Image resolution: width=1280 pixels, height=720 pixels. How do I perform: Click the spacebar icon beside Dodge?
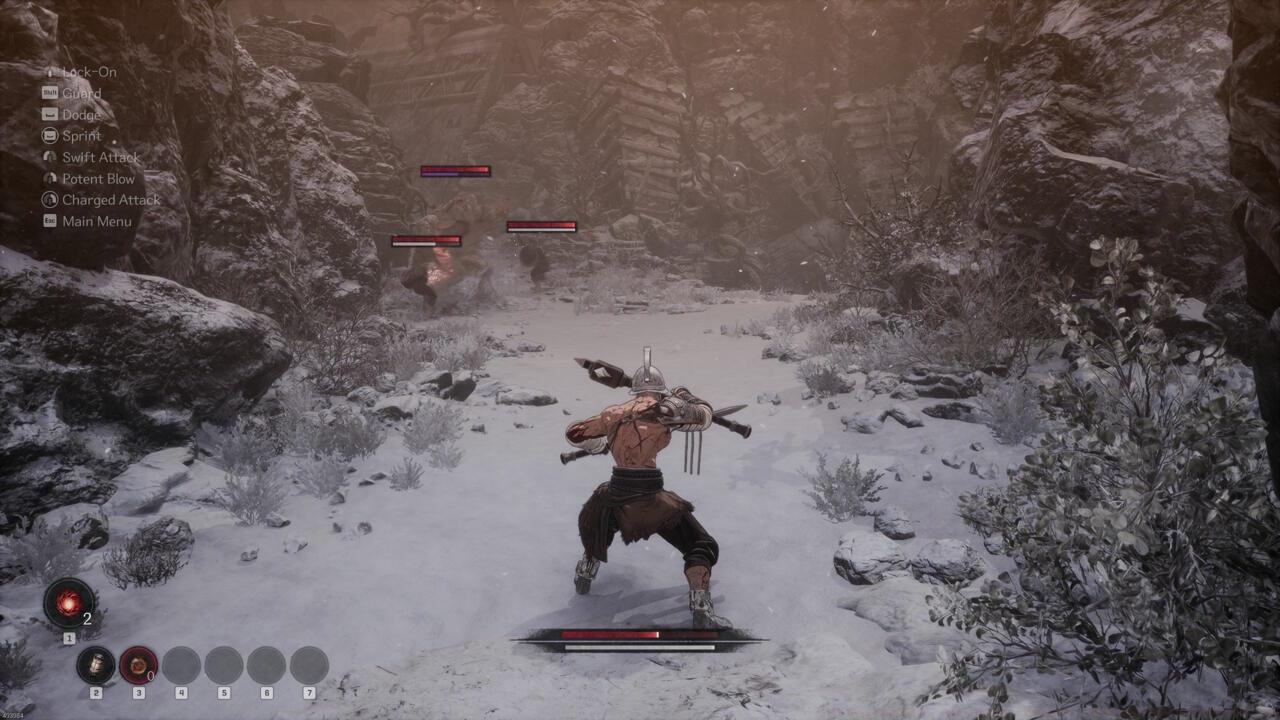coord(49,114)
